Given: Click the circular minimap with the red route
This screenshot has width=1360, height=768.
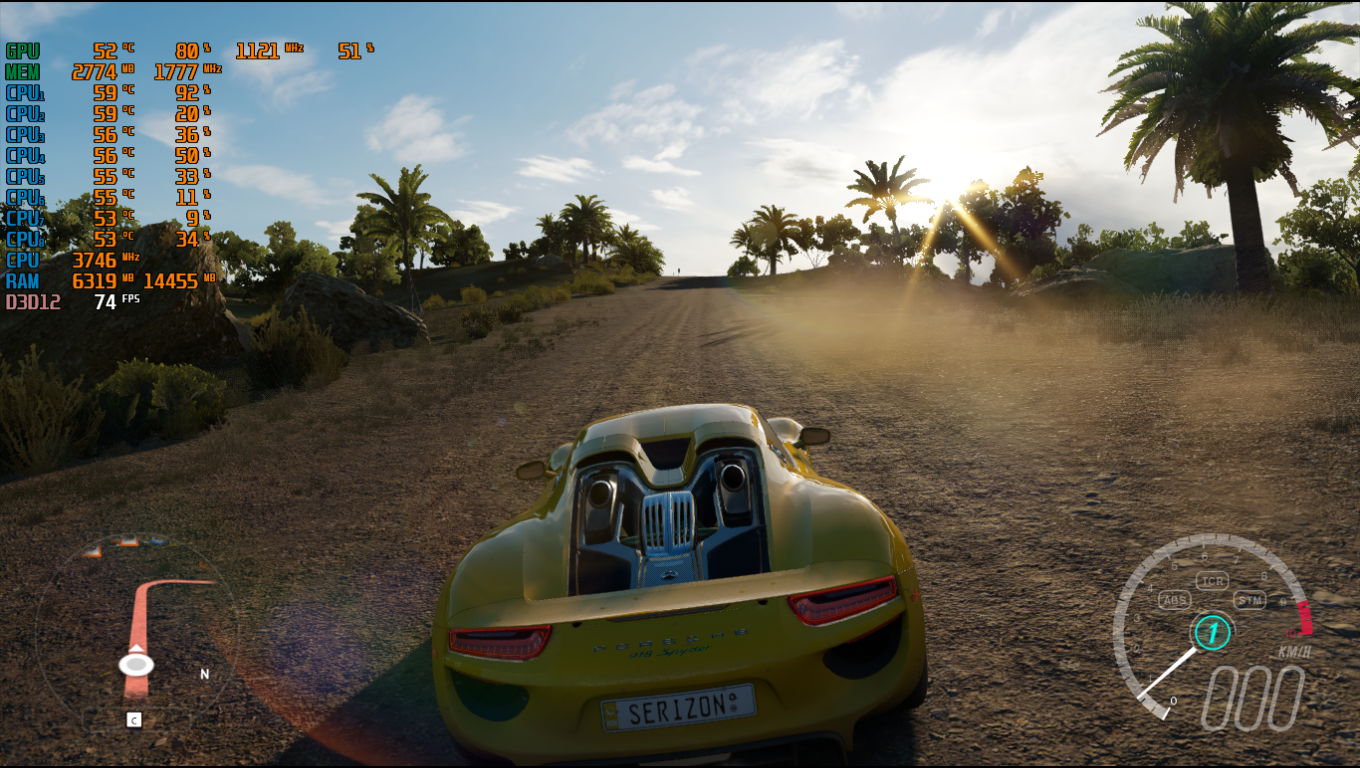Looking at the screenshot, I should point(137,632).
